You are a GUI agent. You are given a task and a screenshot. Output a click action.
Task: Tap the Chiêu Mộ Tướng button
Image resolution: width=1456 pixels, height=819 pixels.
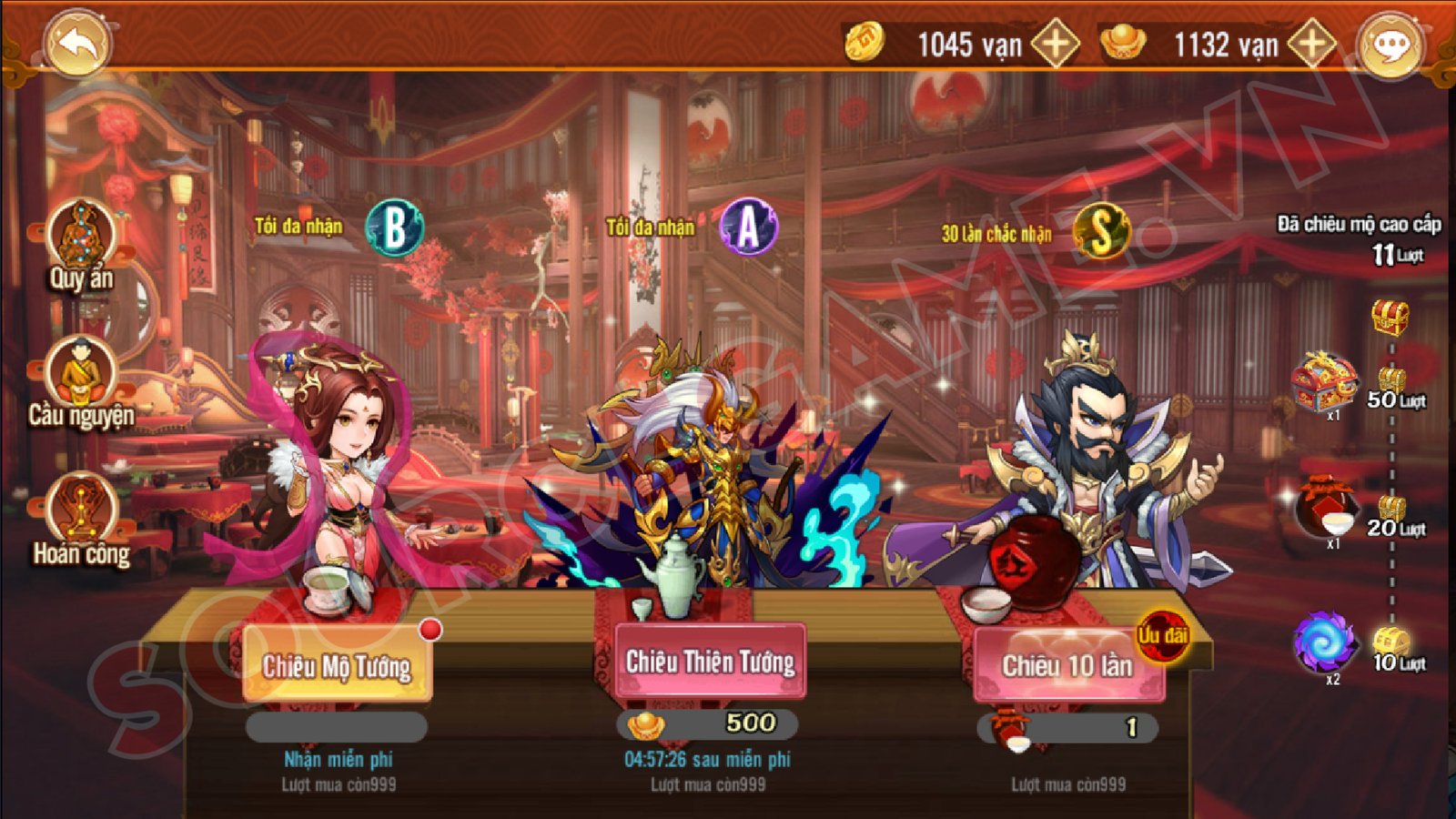[337, 665]
